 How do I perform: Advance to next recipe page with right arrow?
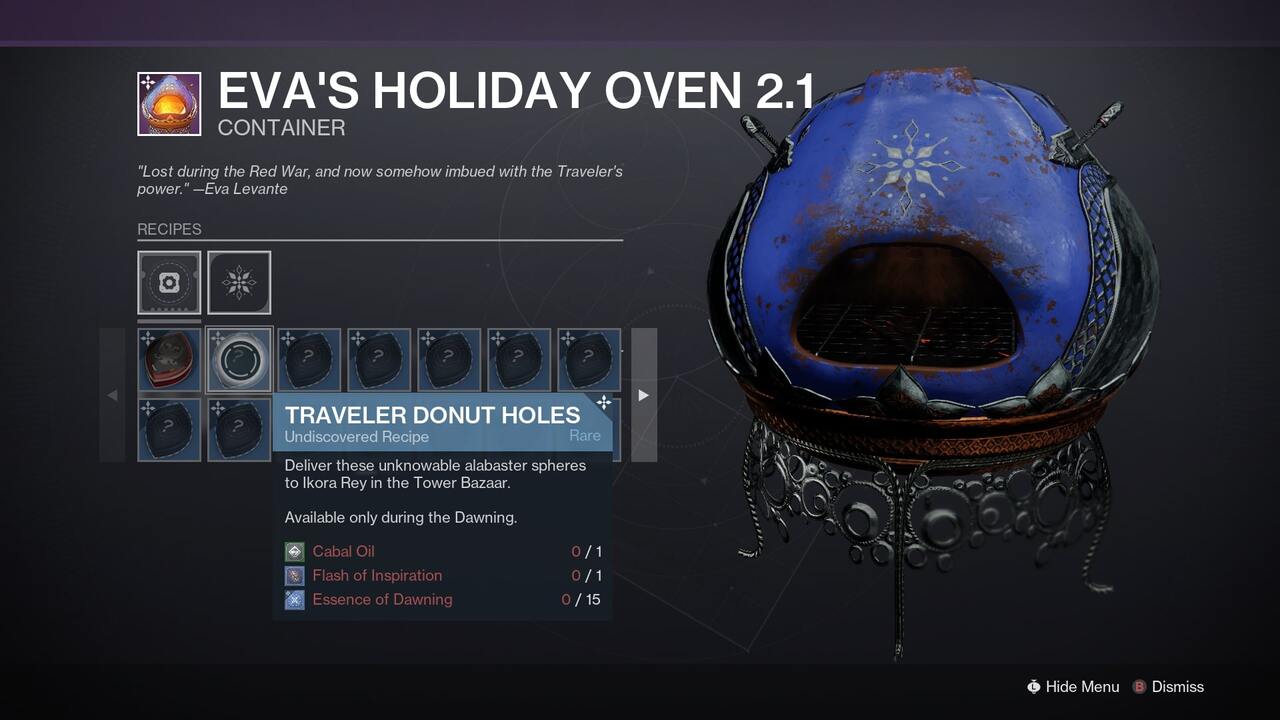pos(643,395)
